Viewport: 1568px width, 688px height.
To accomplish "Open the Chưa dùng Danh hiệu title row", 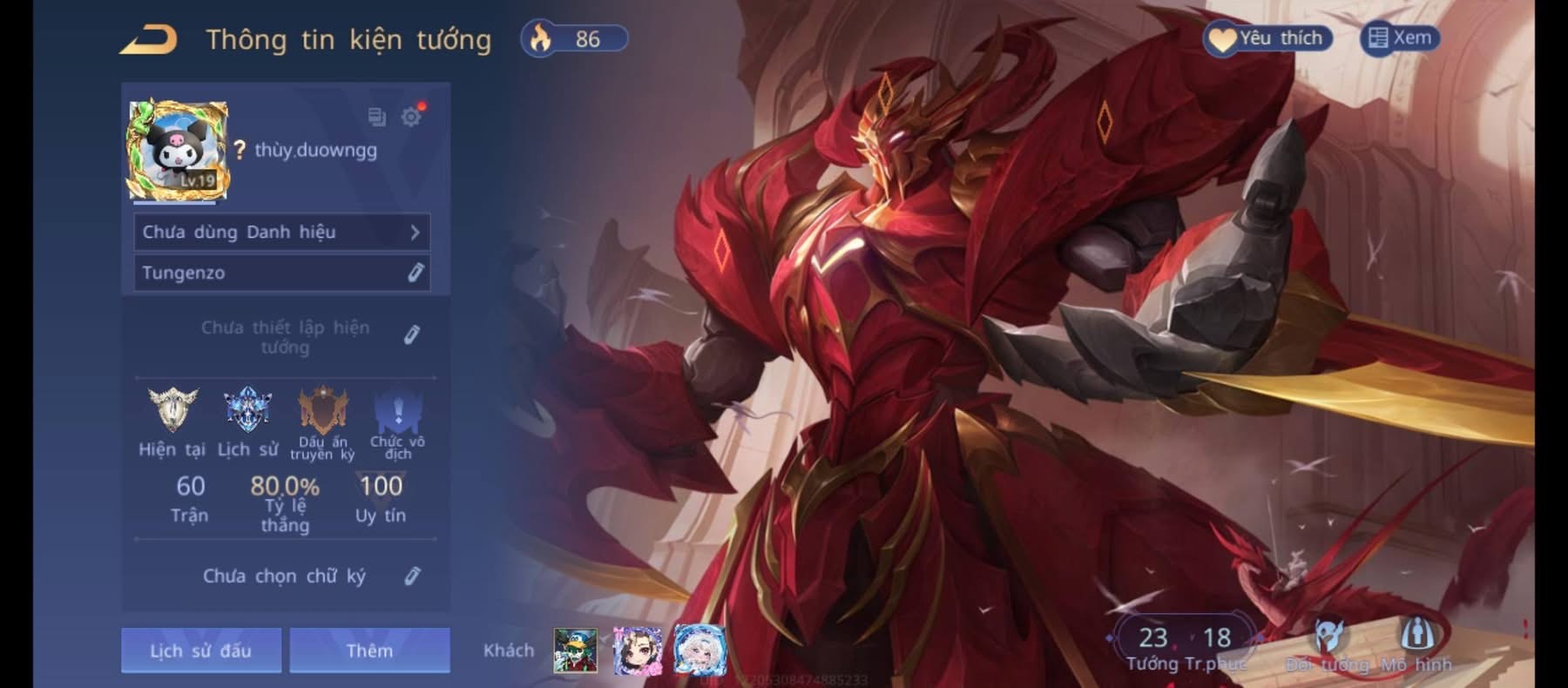I will [281, 233].
